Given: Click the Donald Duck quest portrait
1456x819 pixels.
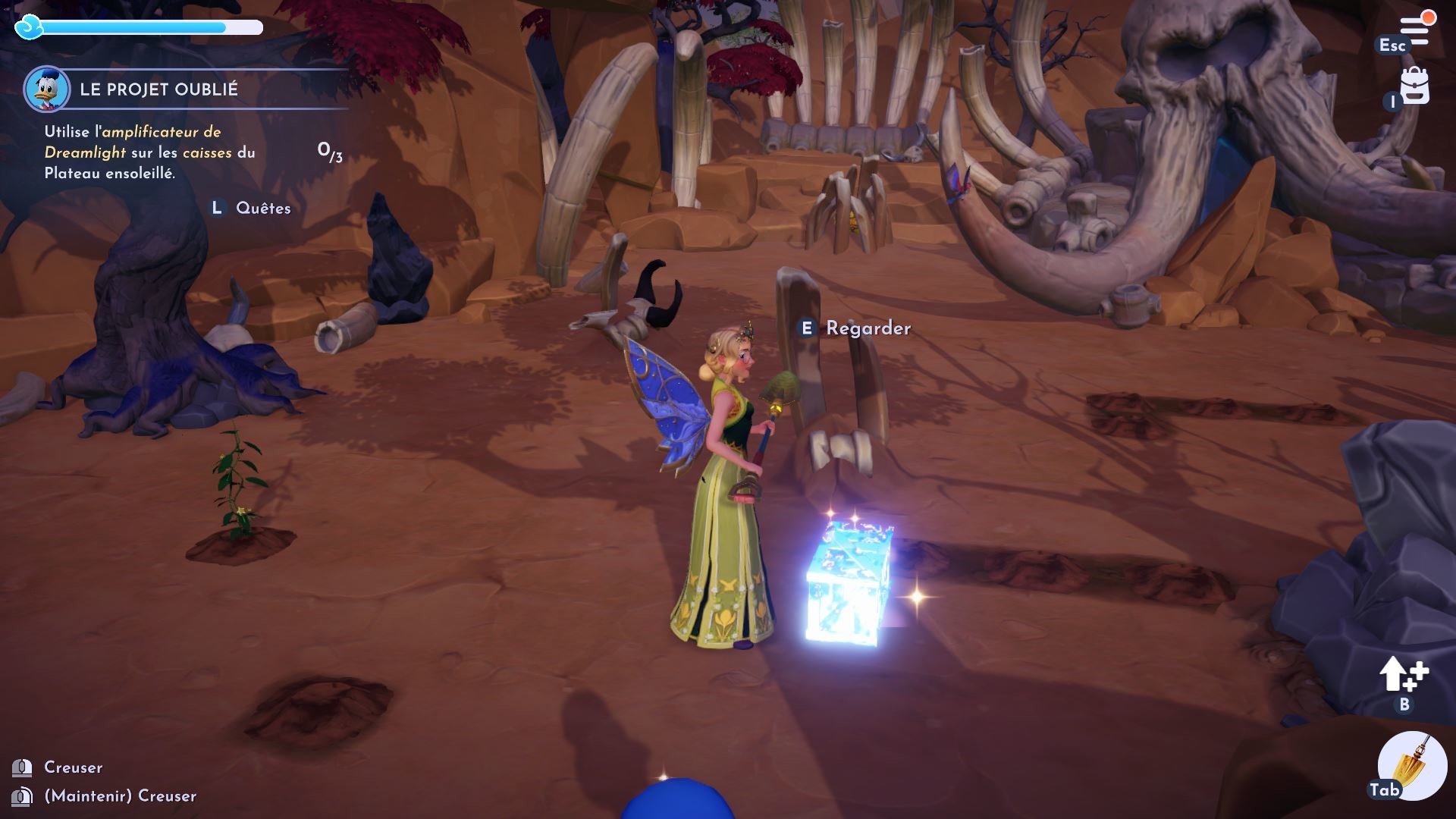Looking at the screenshot, I should (47, 90).
